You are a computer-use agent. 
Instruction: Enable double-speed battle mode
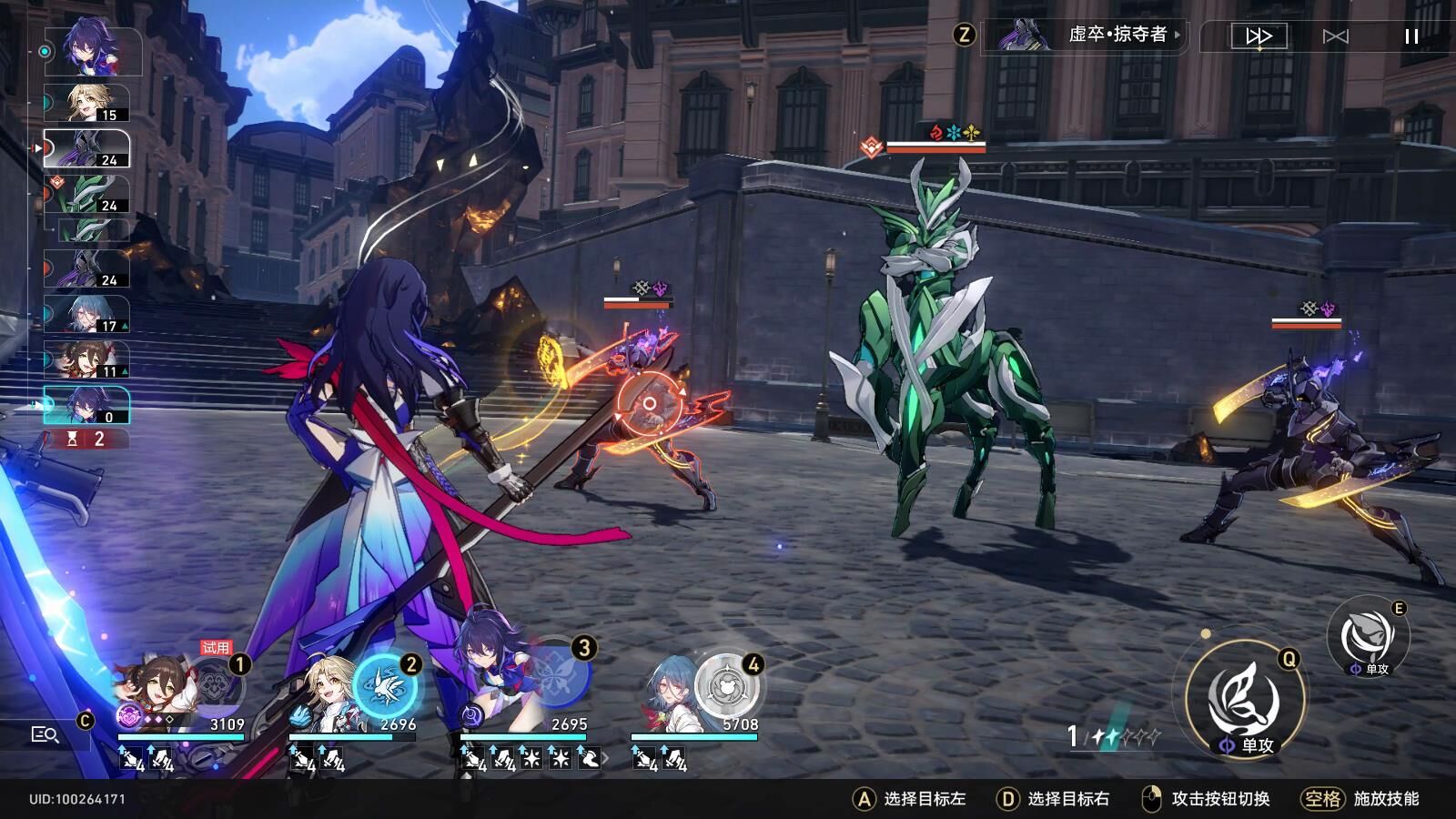(1257, 36)
